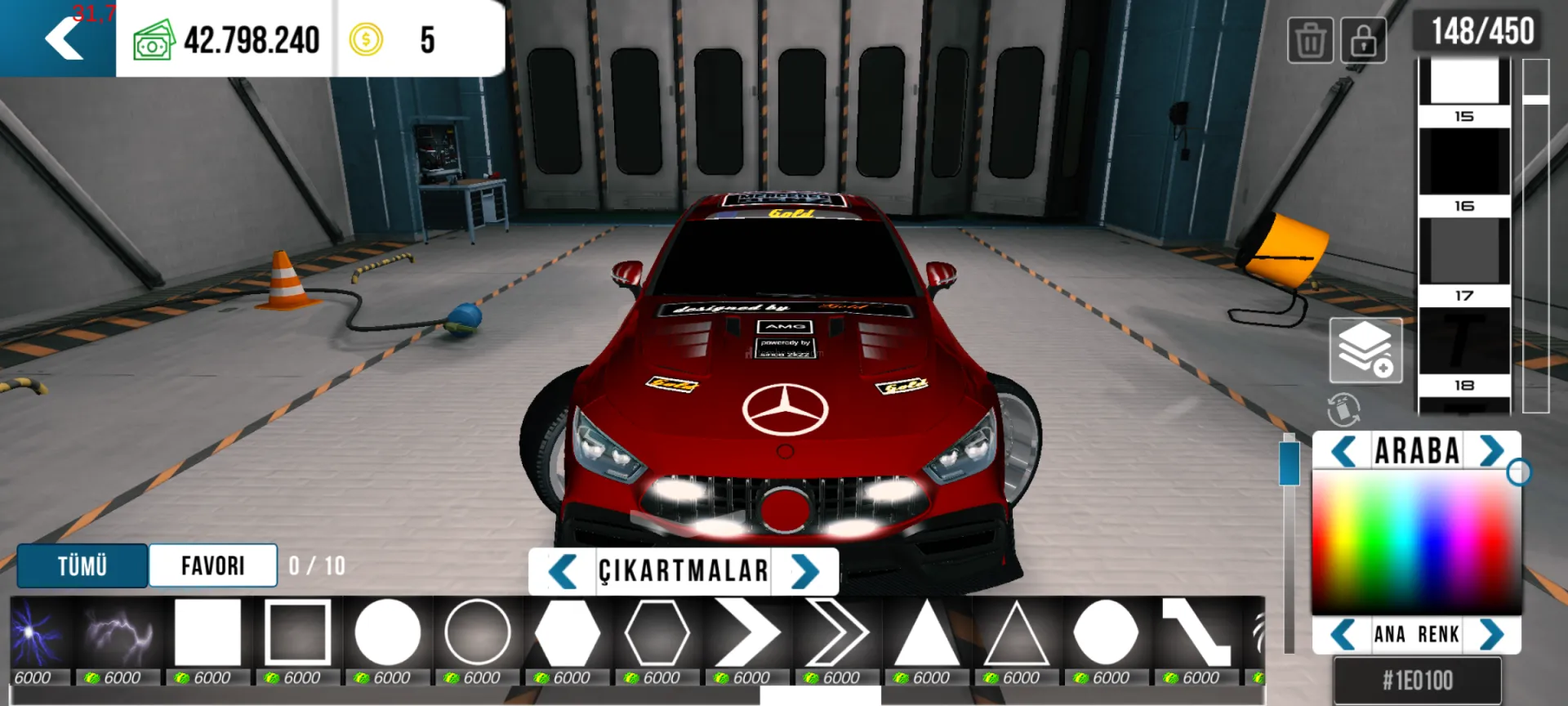Screen dimensions: 1568x706
Task: Select layer 17 thumbnail
Action: pos(1463,252)
